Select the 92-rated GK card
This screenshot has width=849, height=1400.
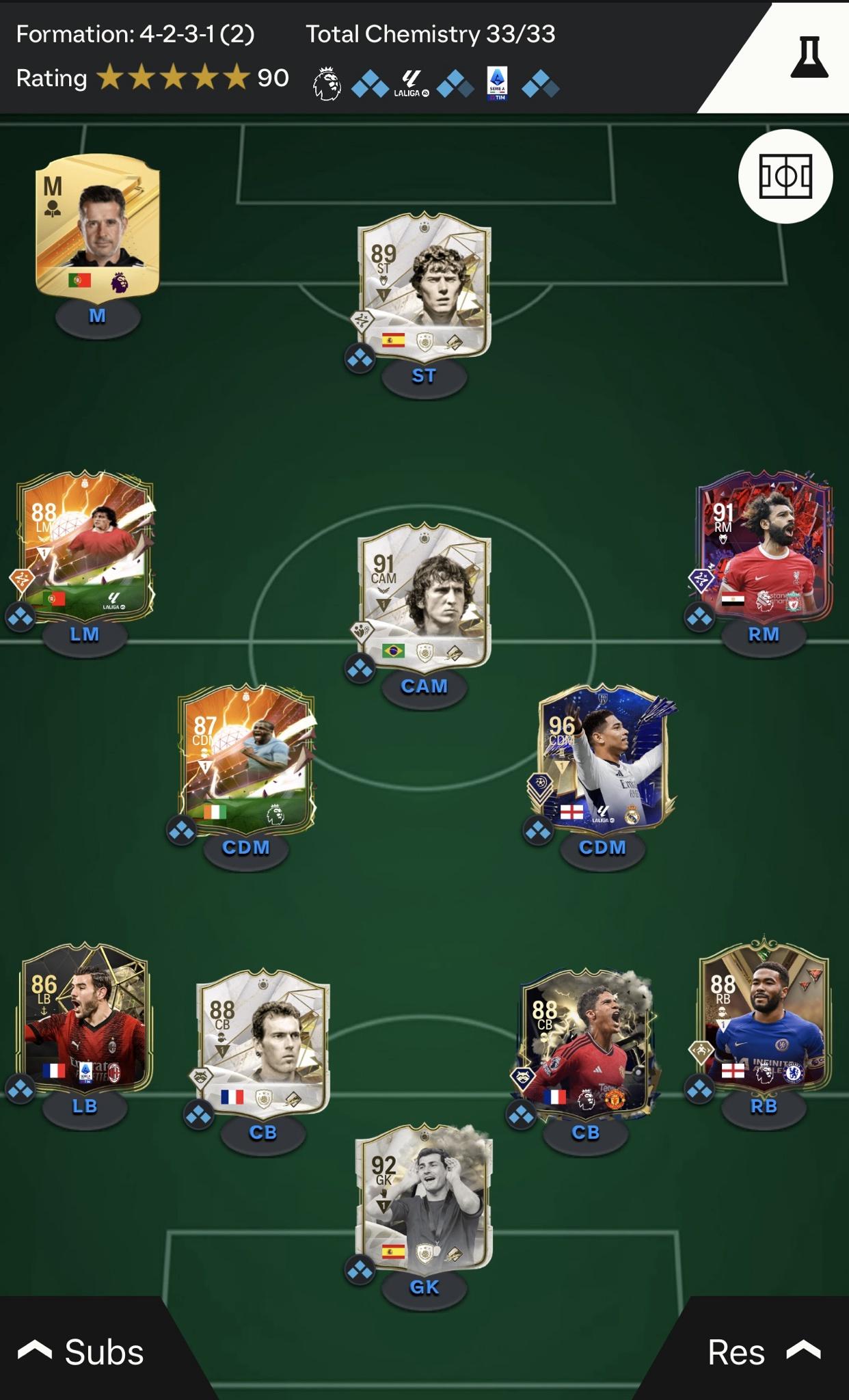pos(424,1196)
